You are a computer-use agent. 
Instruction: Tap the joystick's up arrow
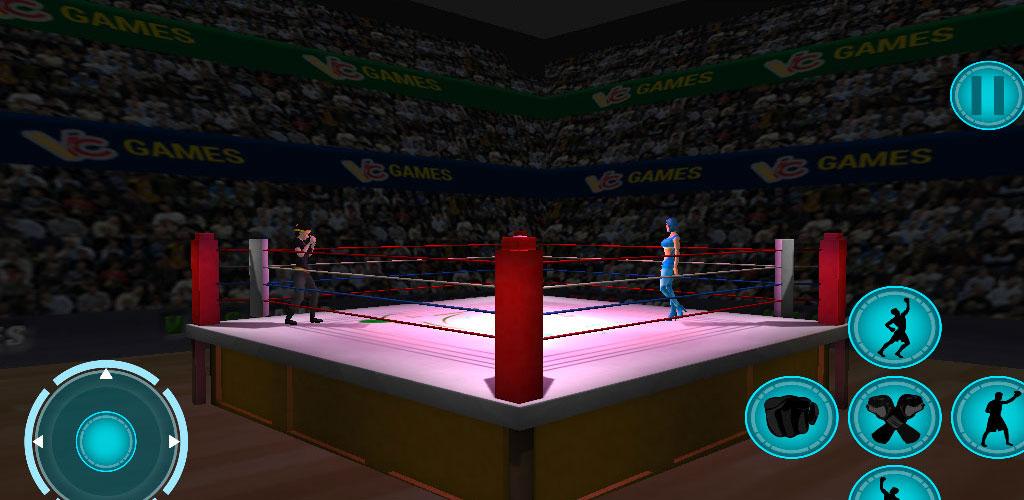pos(106,376)
